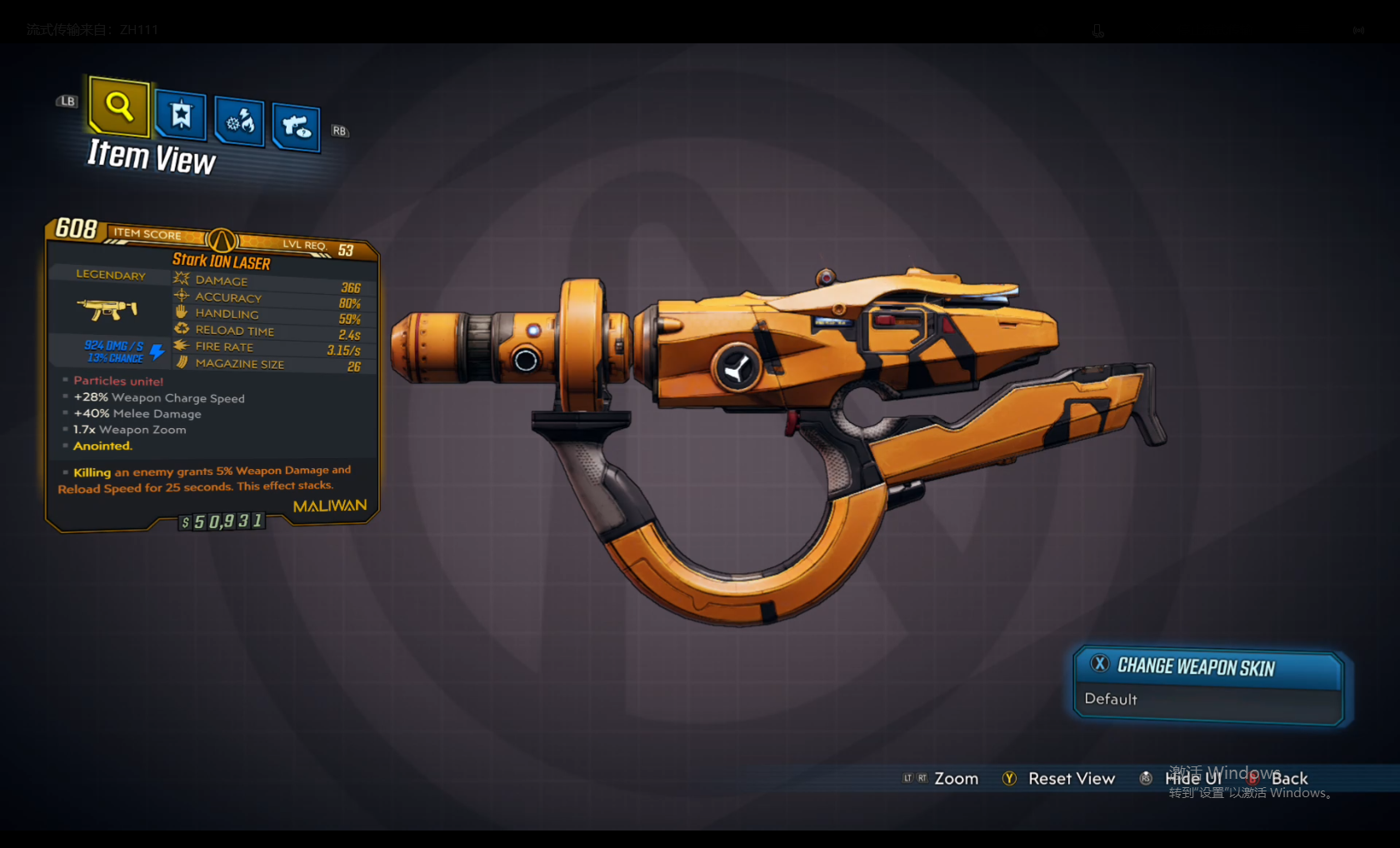1400x848 pixels.
Task: Toggle the broadcast icon at top right
Action: (1358, 30)
